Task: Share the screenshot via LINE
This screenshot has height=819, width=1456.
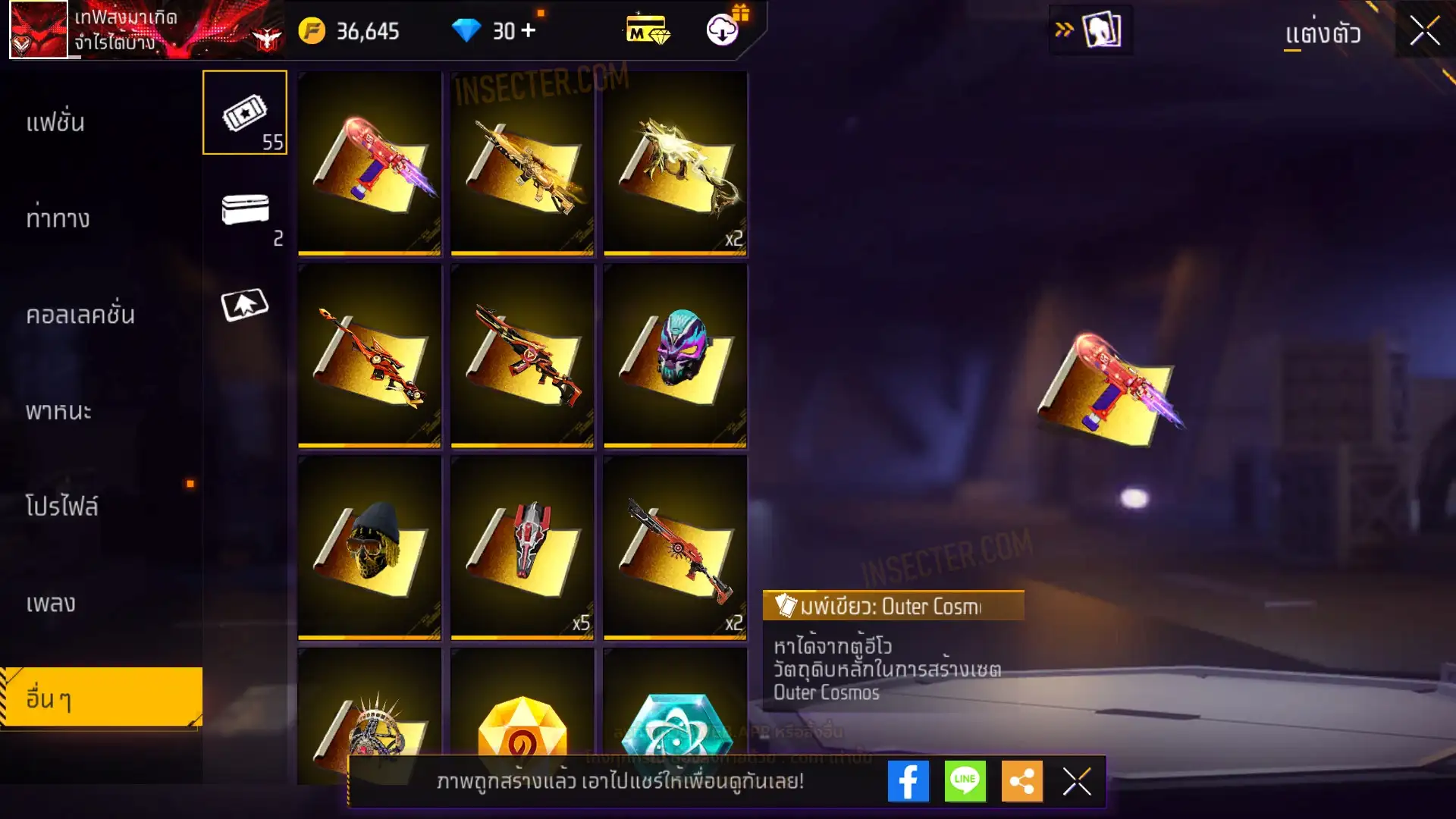Action: coord(965,781)
